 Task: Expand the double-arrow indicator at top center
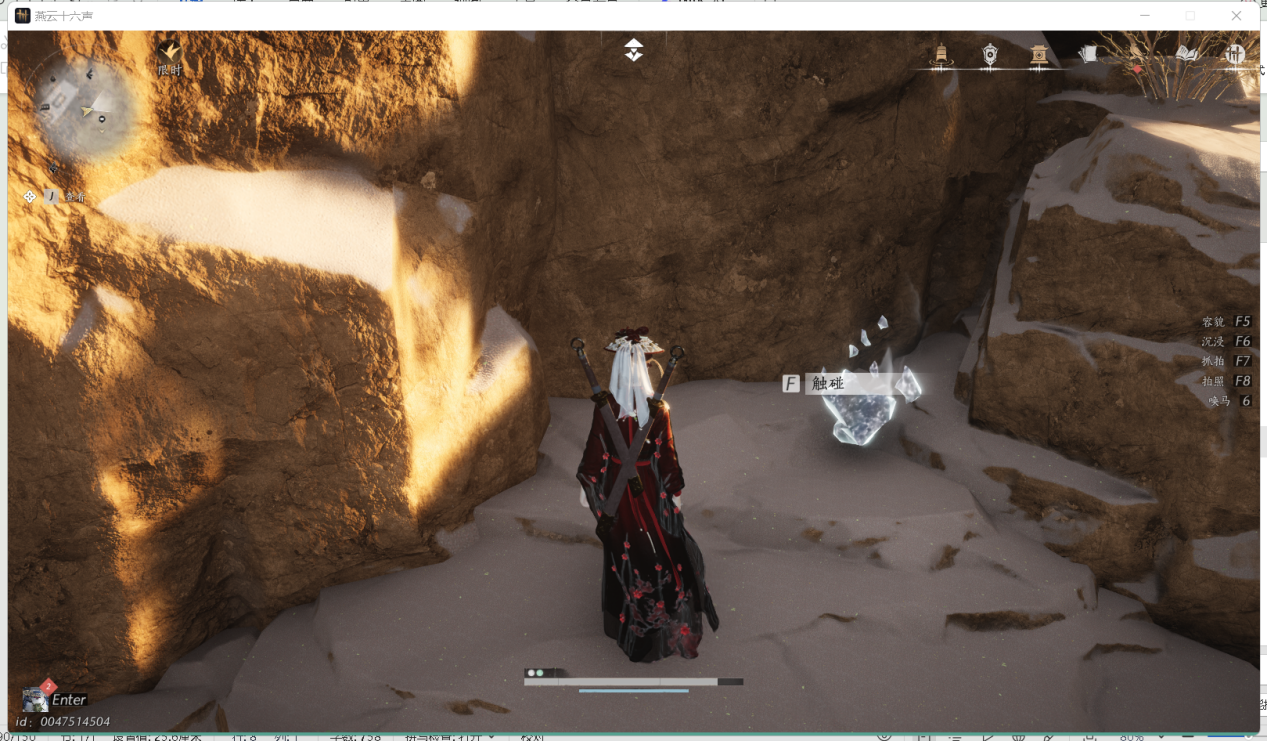(x=634, y=50)
